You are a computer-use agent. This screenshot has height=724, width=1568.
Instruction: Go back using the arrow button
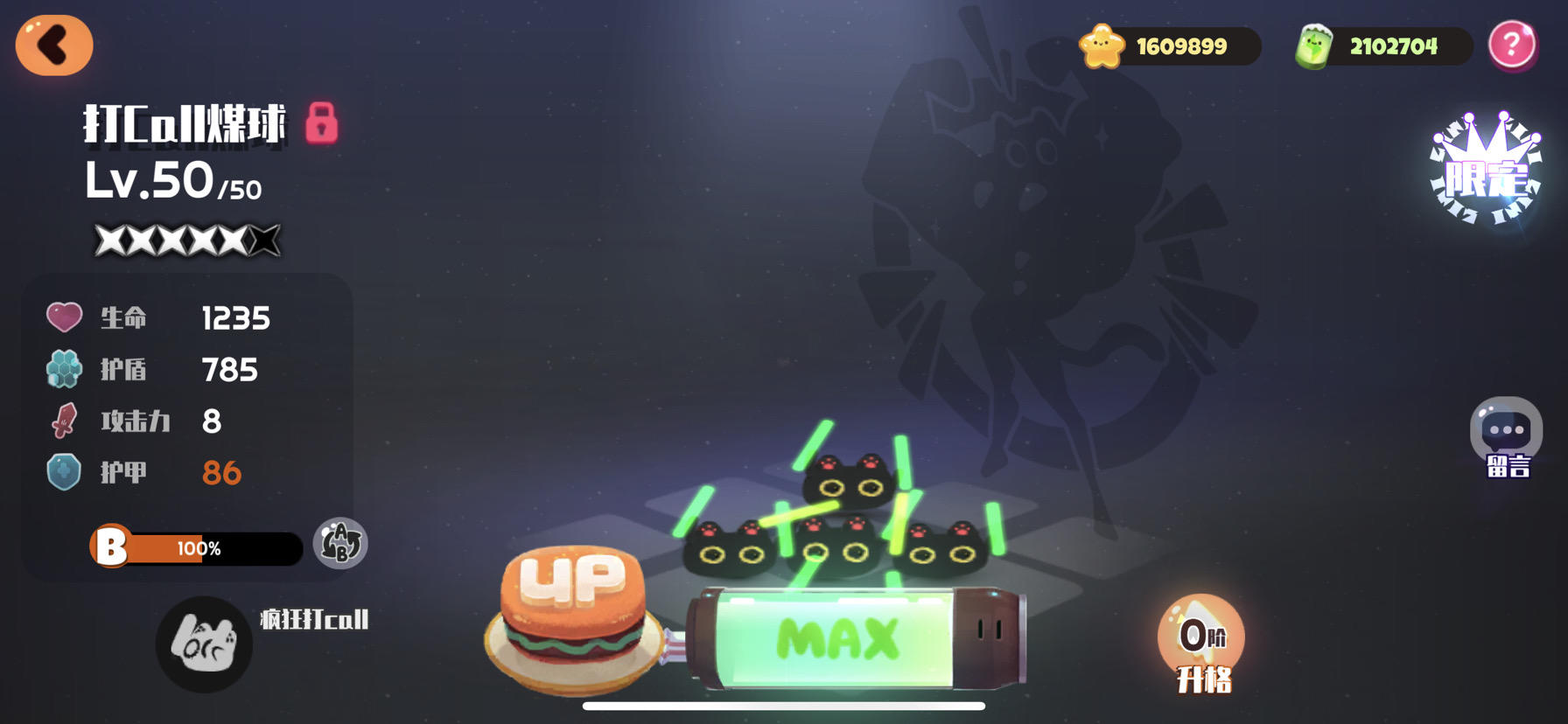[54, 45]
